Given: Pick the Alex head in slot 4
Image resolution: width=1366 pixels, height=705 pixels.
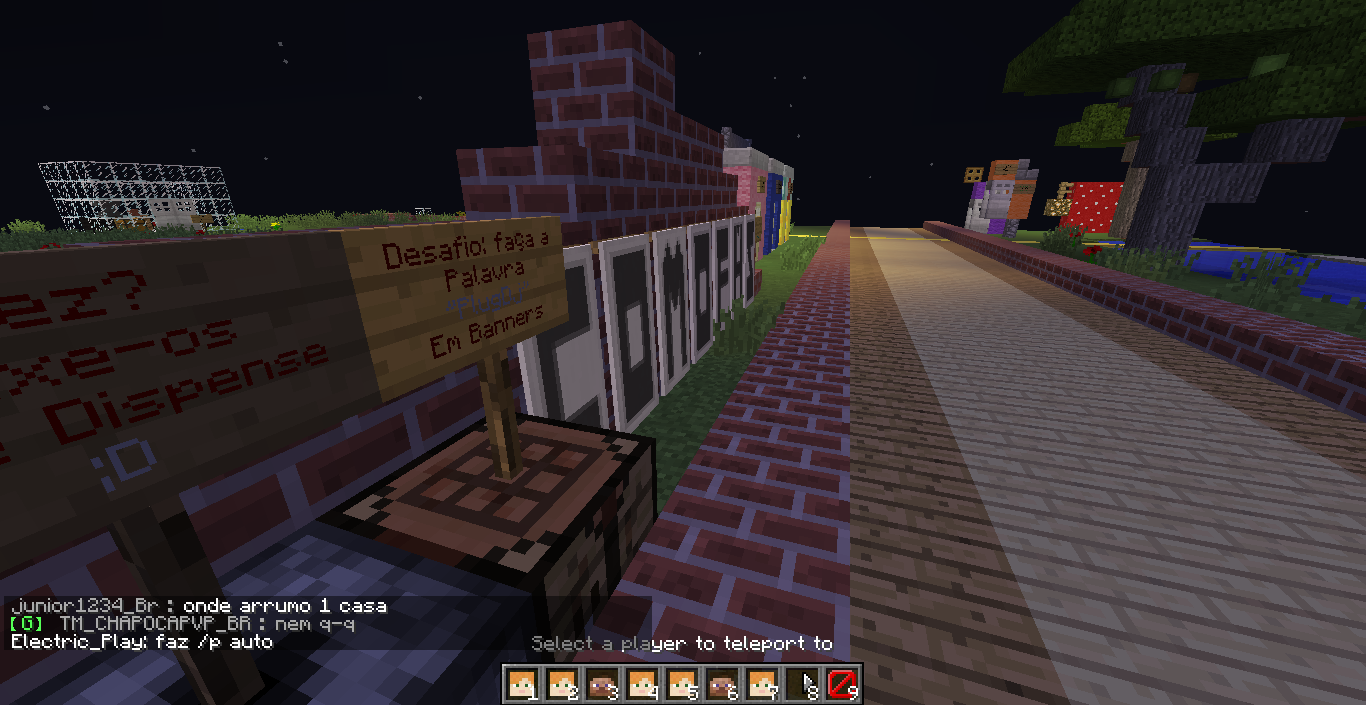Looking at the screenshot, I should pyautogui.click(x=641, y=684).
